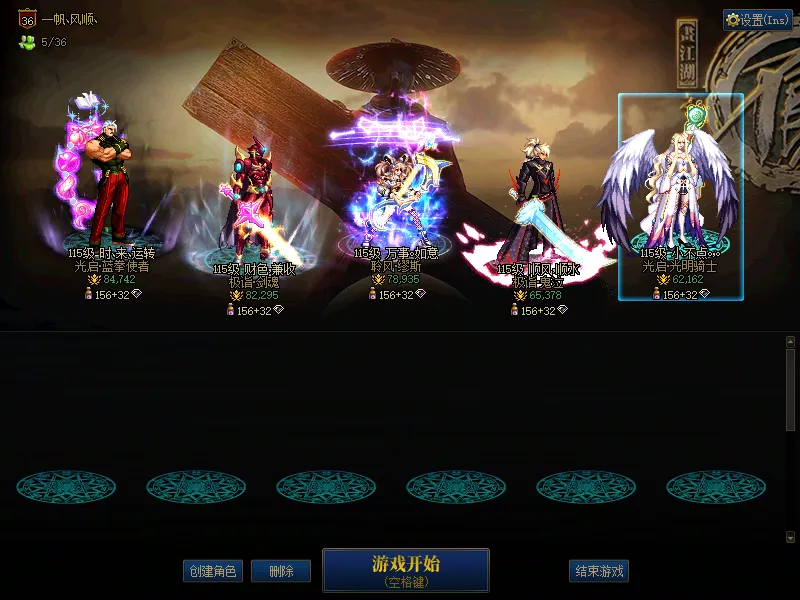Select the red-armored character with 82,295

coord(254,200)
